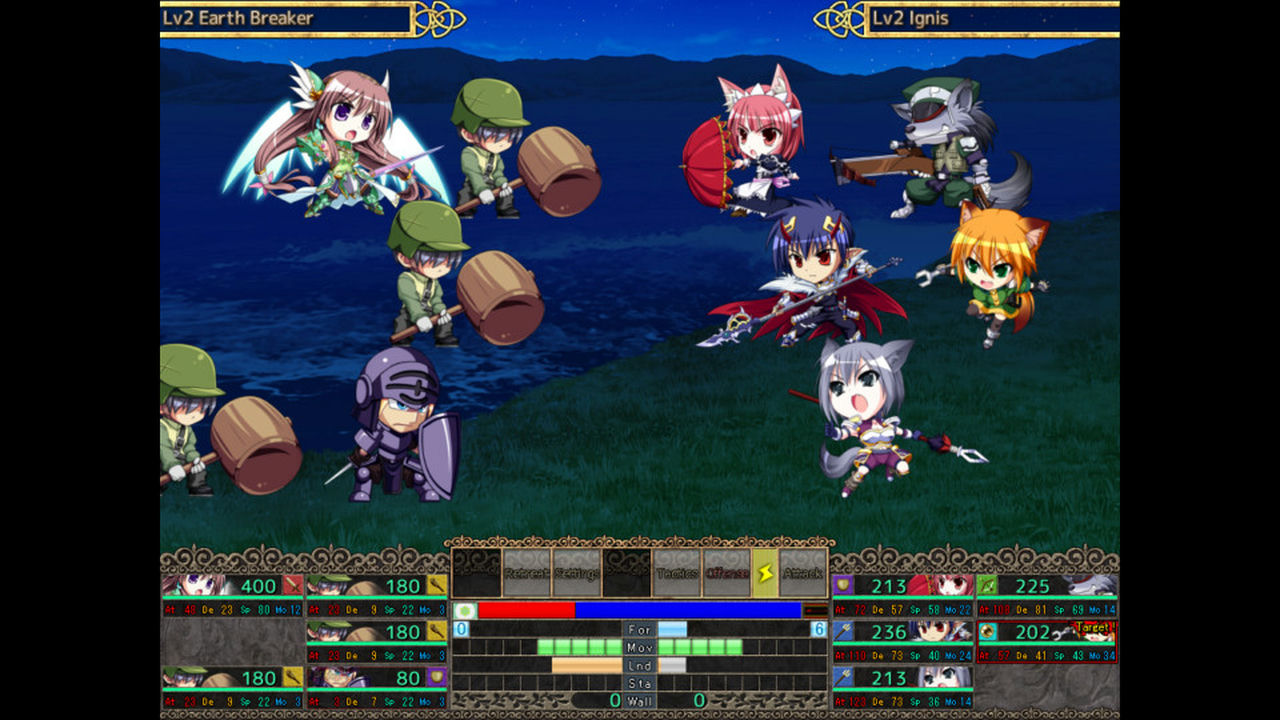Click the green bow icon next to the 225 HP wolf archer

click(x=987, y=586)
